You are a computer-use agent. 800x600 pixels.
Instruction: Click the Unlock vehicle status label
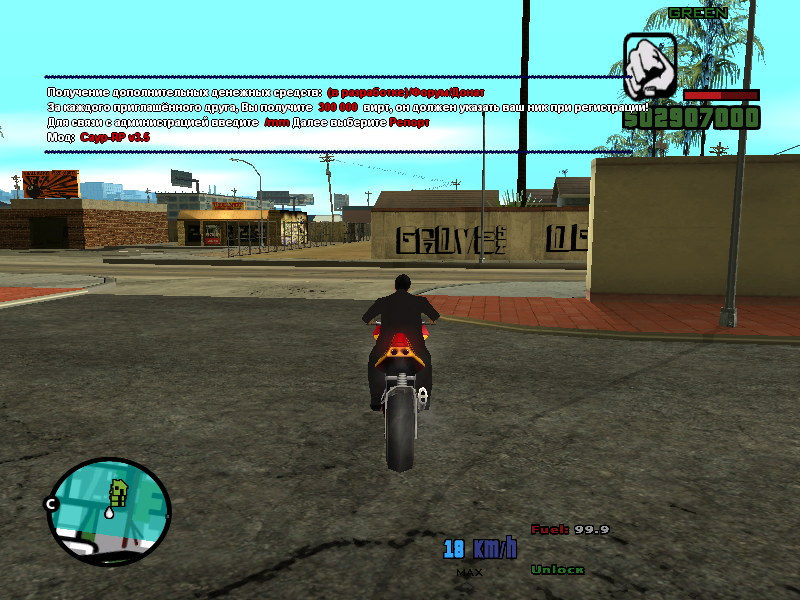(x=557, y=570)
